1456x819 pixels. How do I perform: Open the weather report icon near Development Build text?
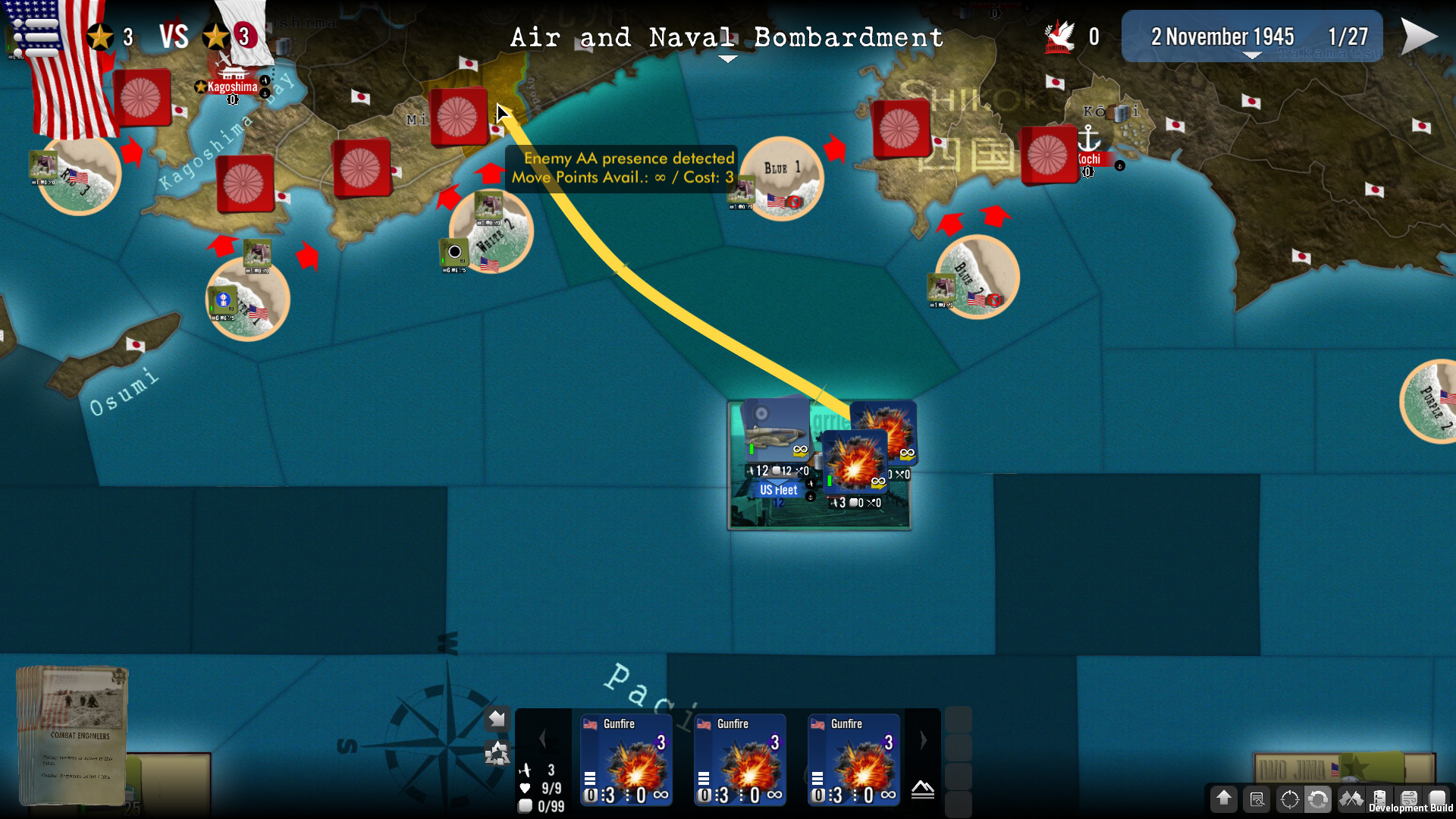tap(1409, 799)
